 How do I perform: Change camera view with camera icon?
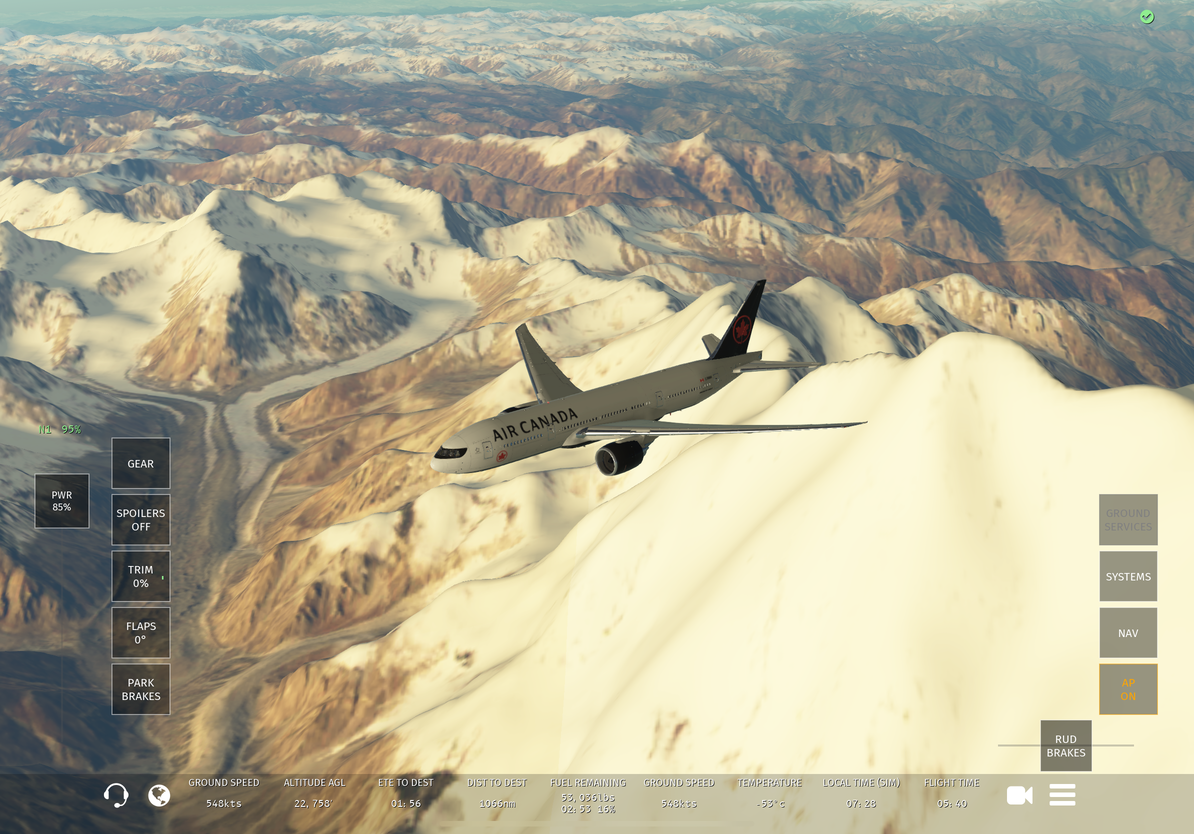(1019, 795)
